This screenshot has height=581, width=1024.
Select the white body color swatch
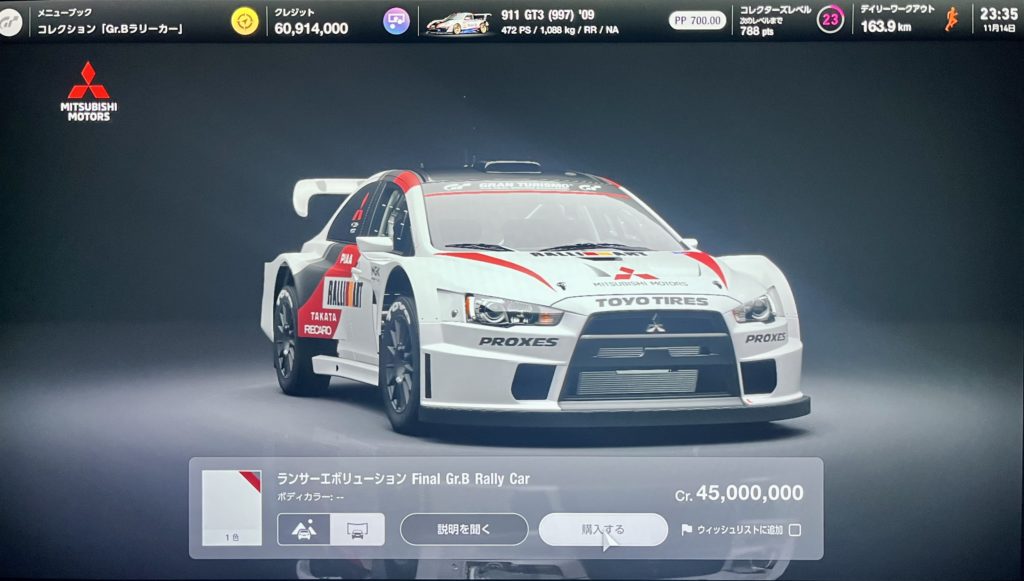click(x=231, y=502)
